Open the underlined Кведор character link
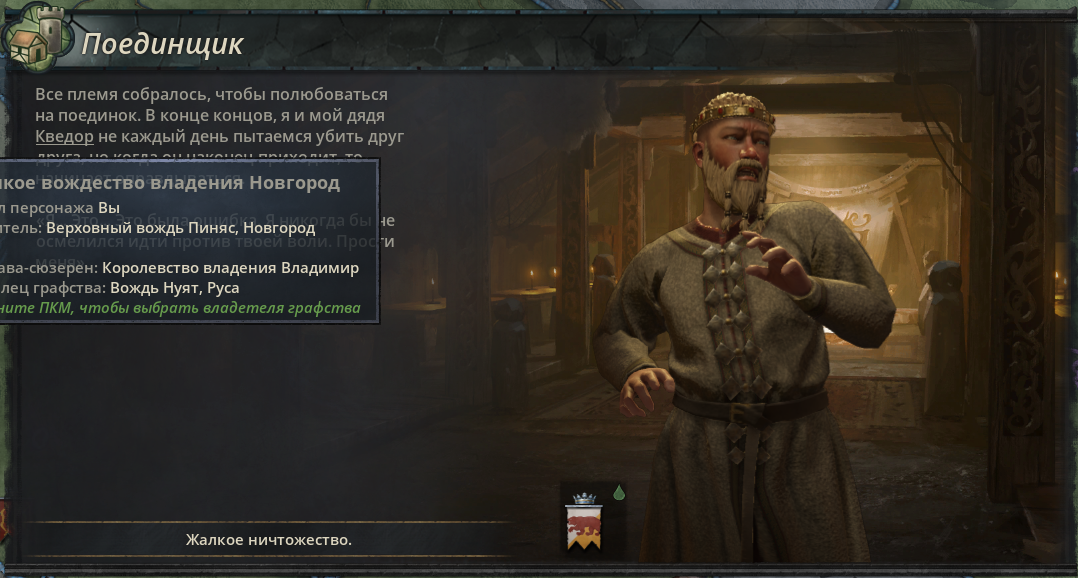The width and height of the screenshot is (1078, 578). click(64, 137)
